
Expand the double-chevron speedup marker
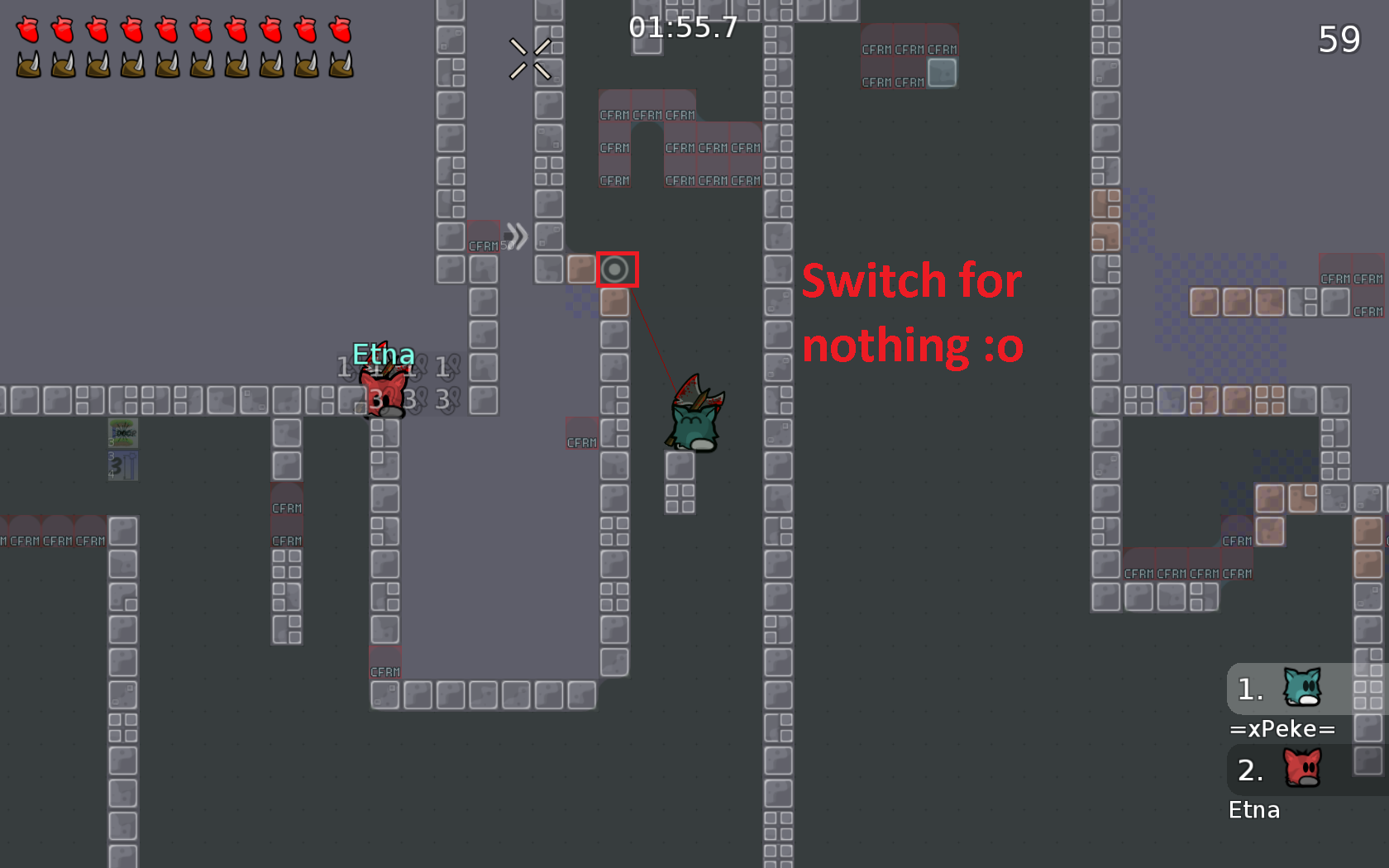pyautogui.click(x=518, y=236)
